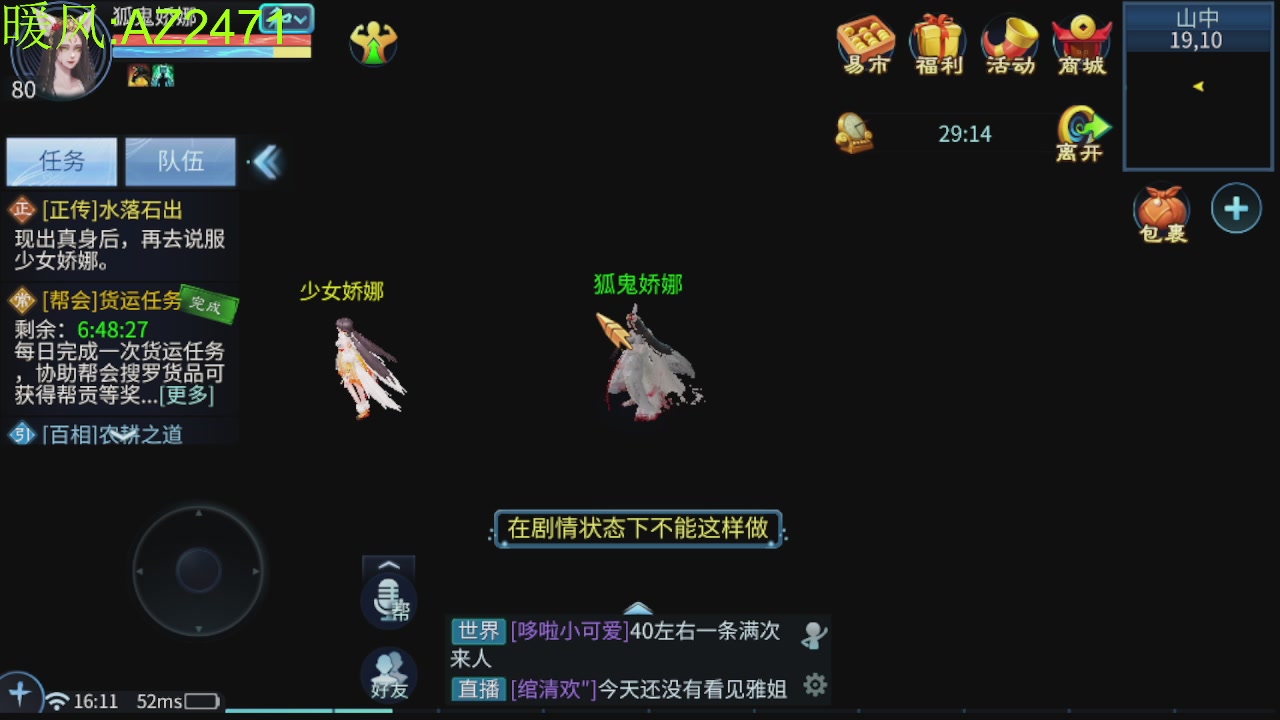Switch to the 队伍 team tab
The height and width of the screenshot is (720, 1280).
coord(180,161)
